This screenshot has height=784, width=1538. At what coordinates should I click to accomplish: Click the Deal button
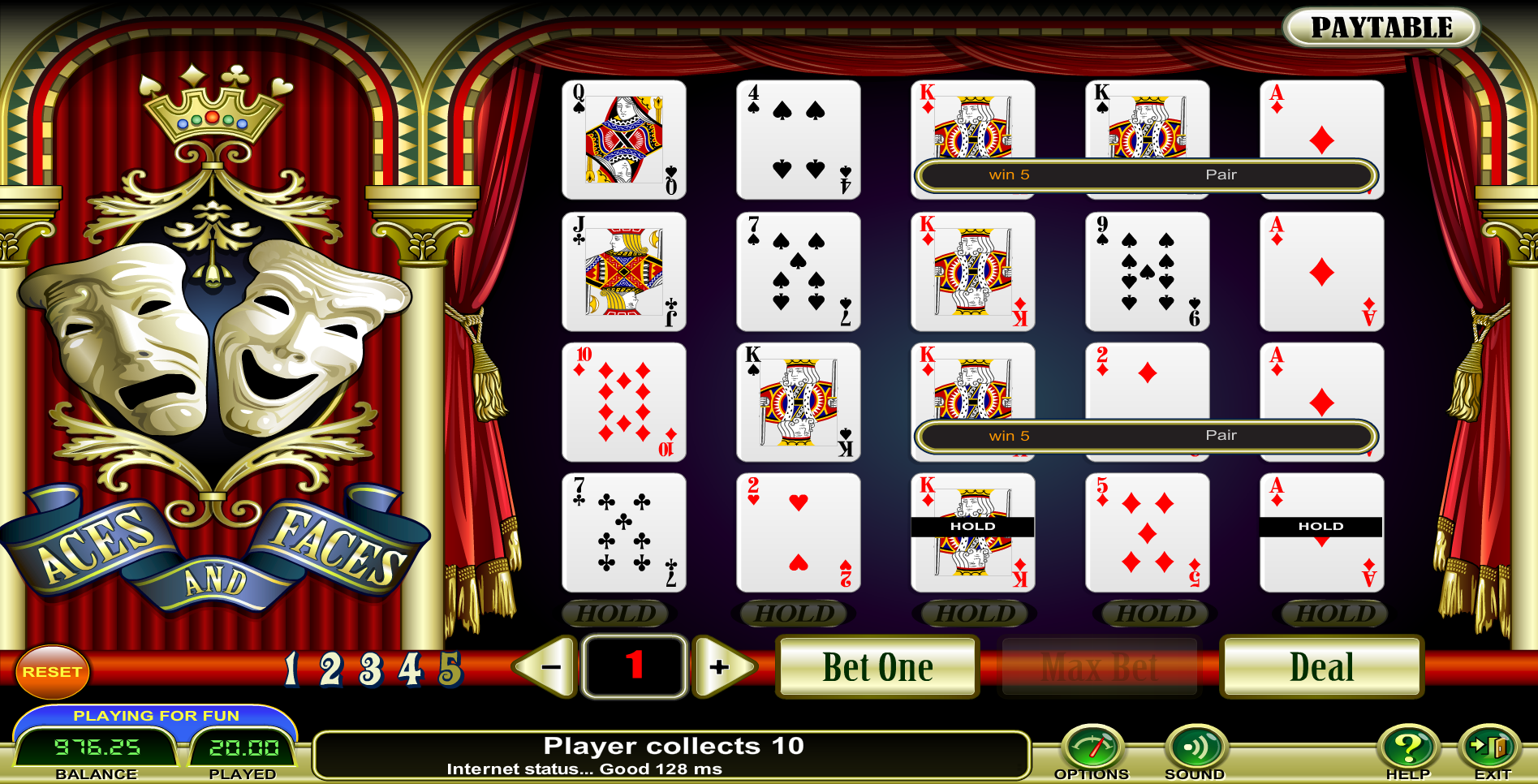(x=1321, y=667)
